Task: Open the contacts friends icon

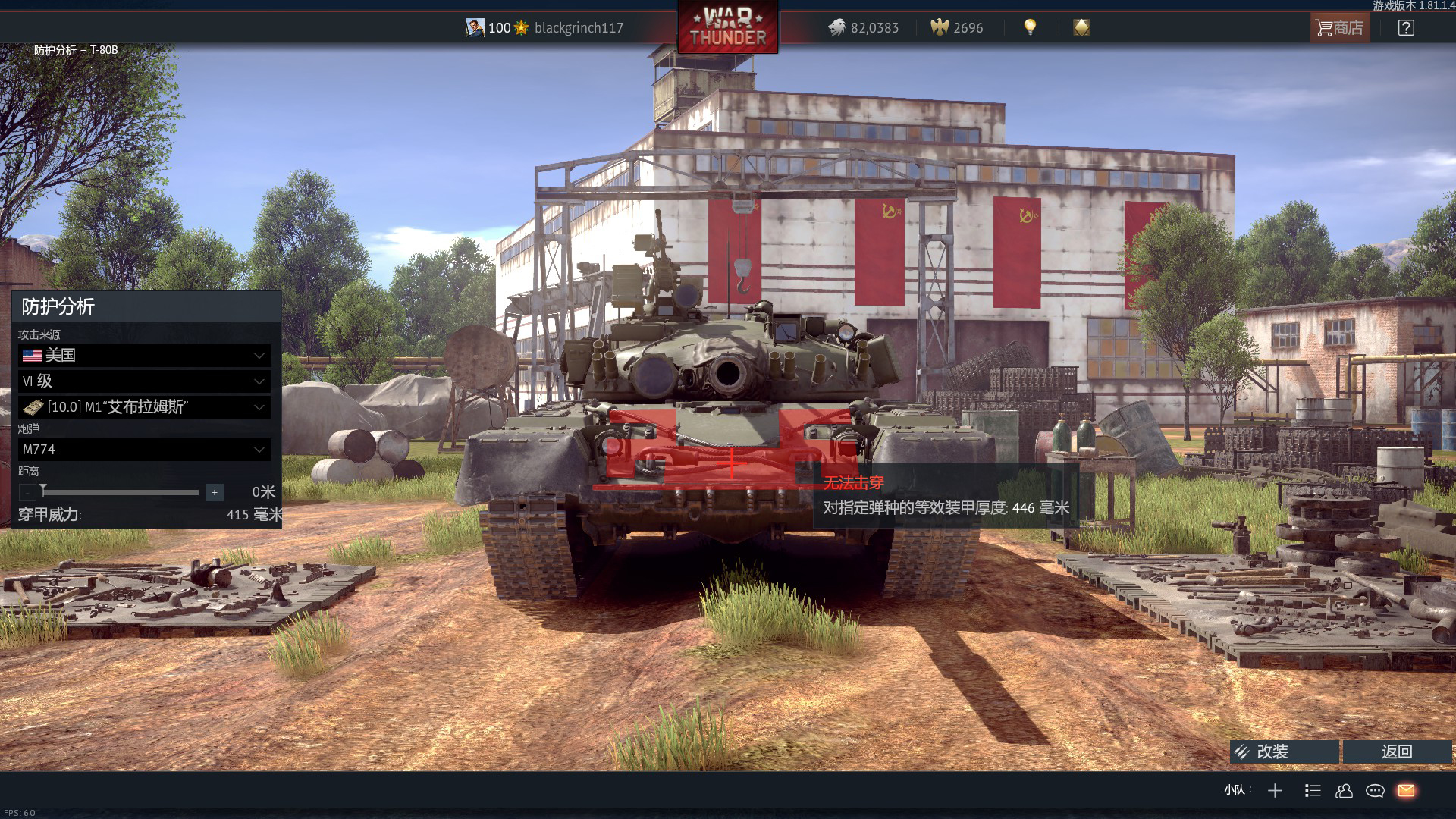Action: (x=1344, y=791)
